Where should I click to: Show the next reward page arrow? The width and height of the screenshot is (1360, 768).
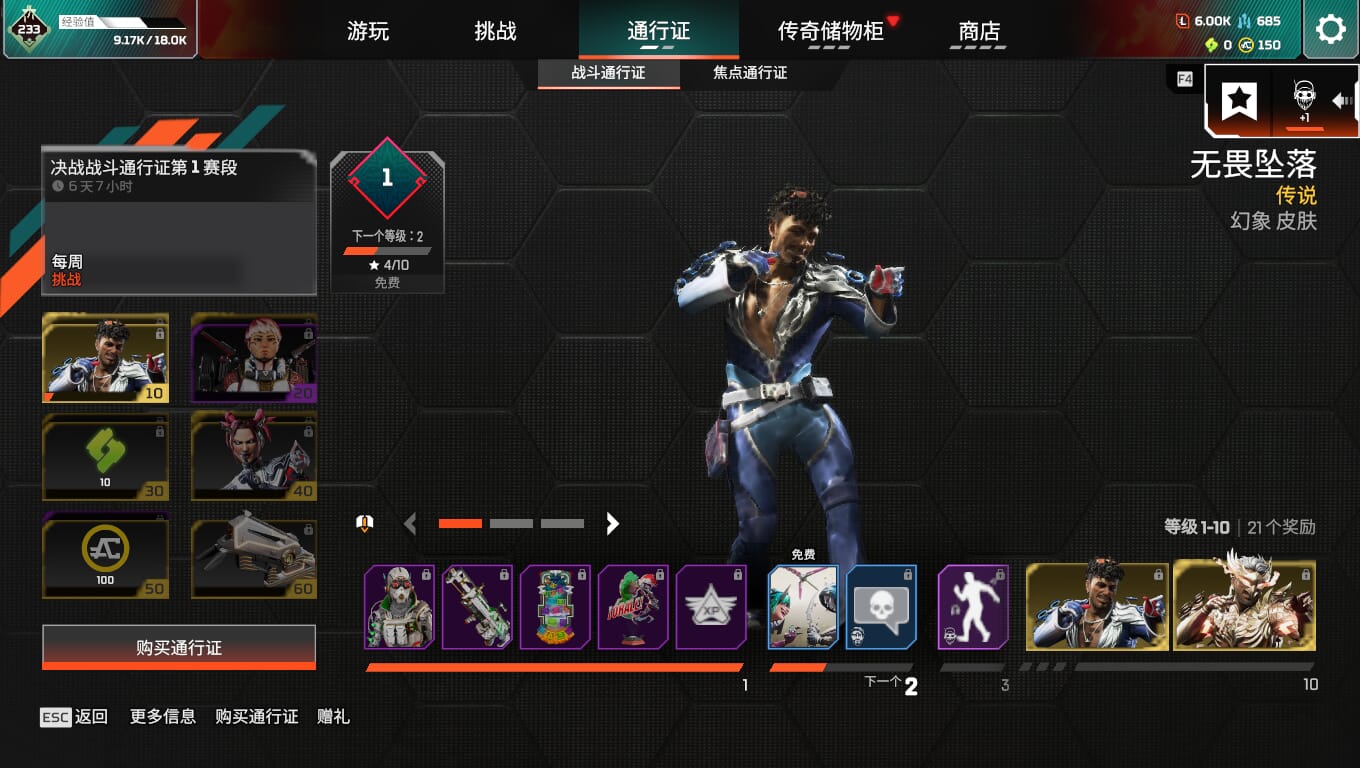tap(613, 523)
